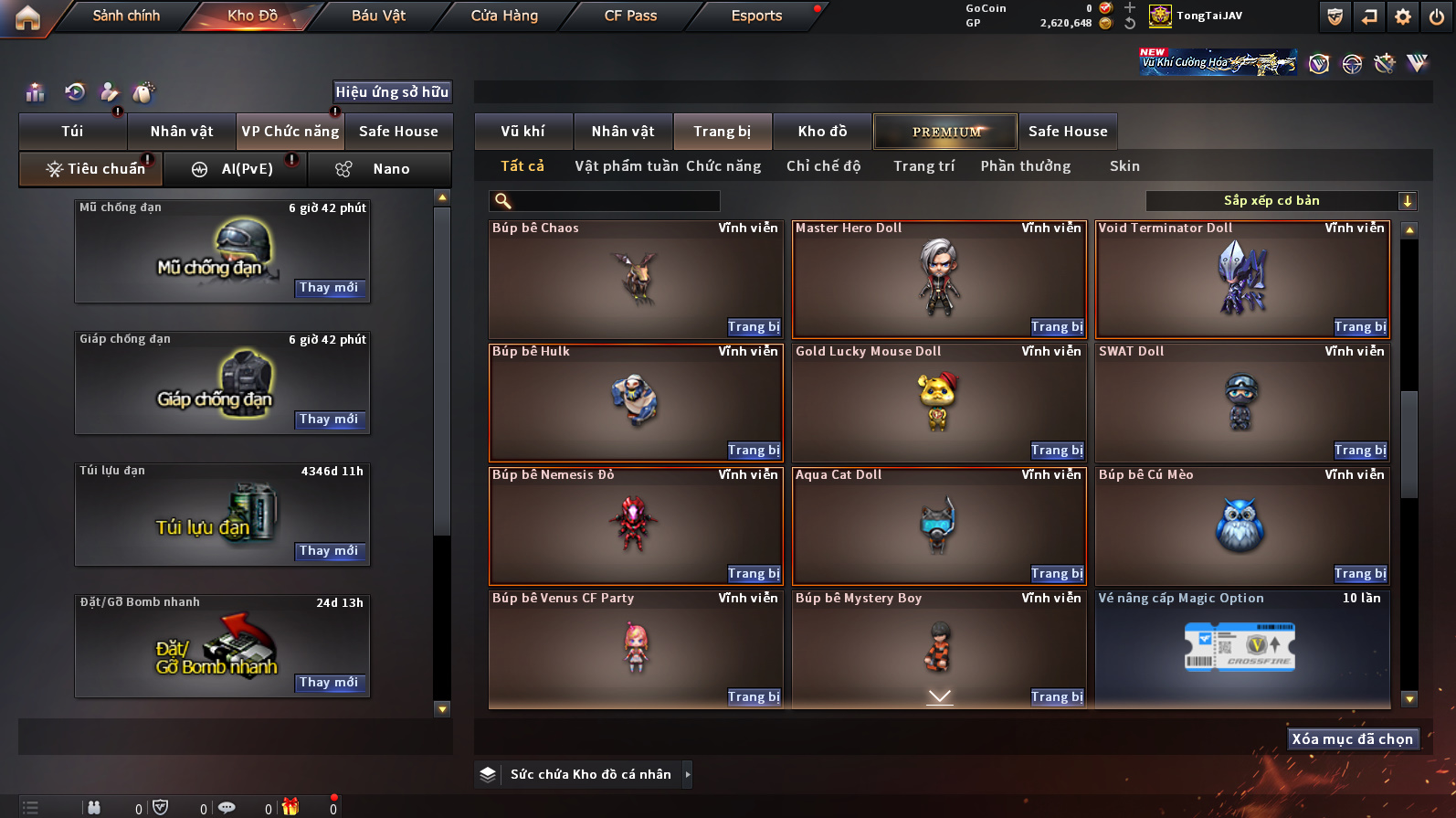Expand Sức chứa Kho đồ cá nhân
Screen dimensions: 1456x818
pyautogui.click(x=687, y=775)
